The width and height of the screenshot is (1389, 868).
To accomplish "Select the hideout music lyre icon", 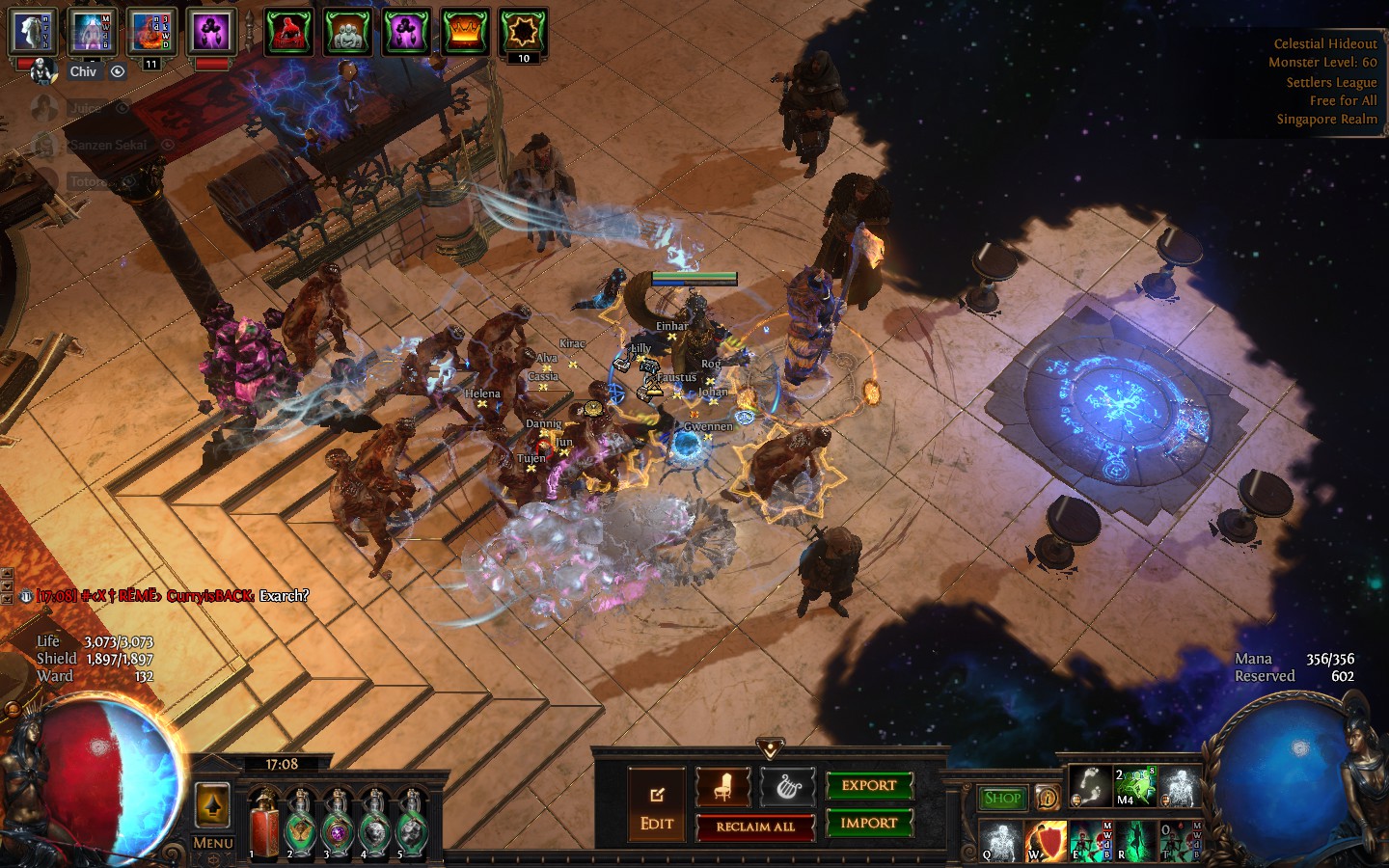I will (x=788, y=788).
